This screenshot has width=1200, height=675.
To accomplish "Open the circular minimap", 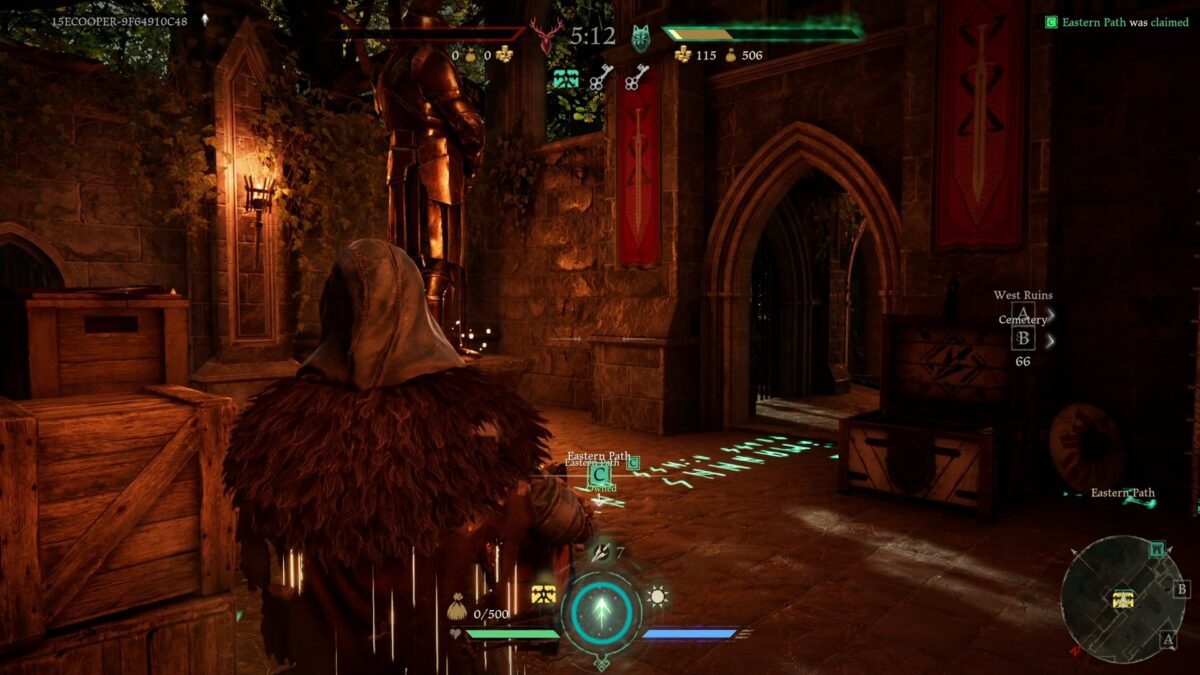I will click(1122, 598).
